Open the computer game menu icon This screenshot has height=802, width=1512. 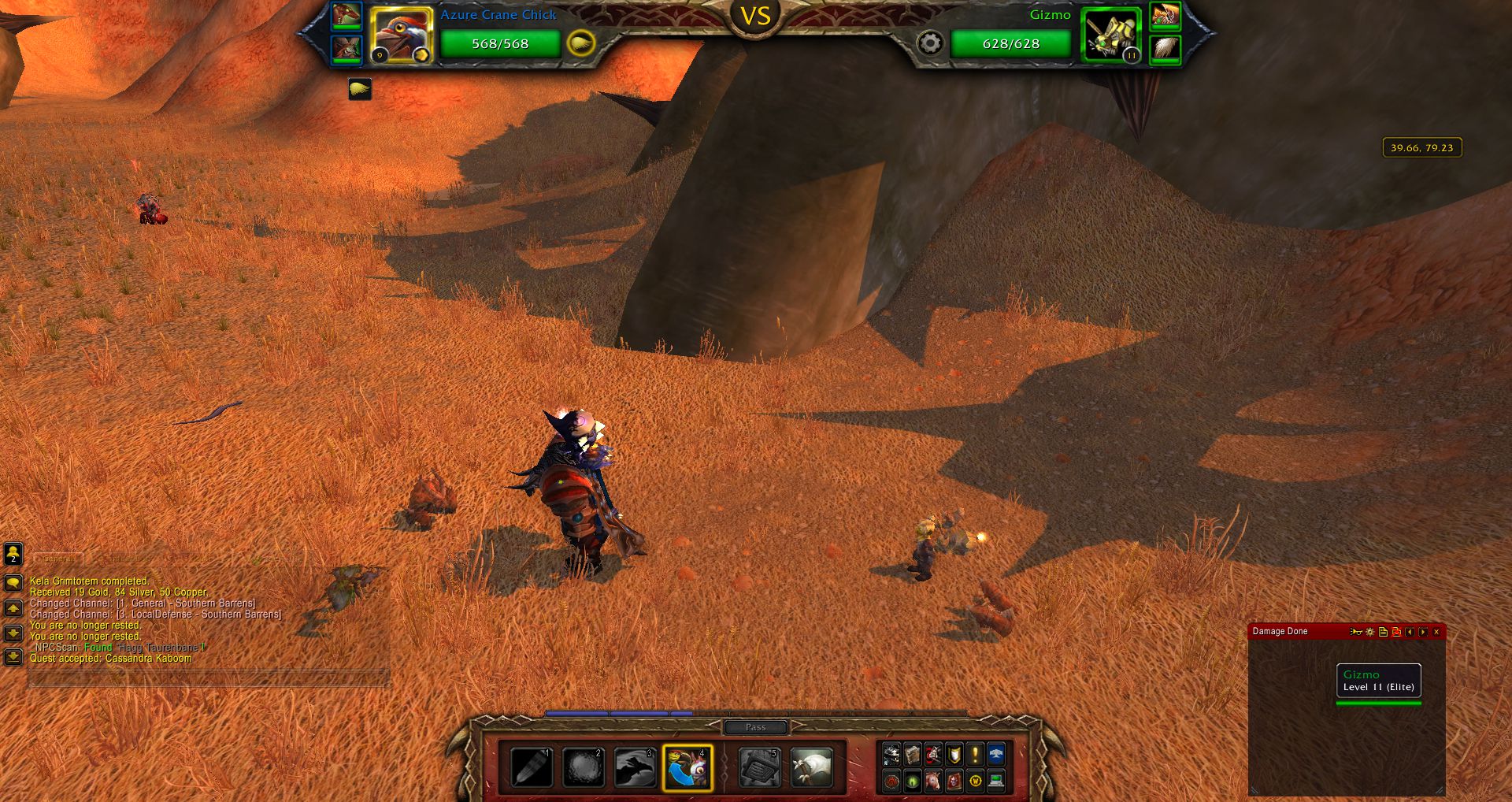996,781
